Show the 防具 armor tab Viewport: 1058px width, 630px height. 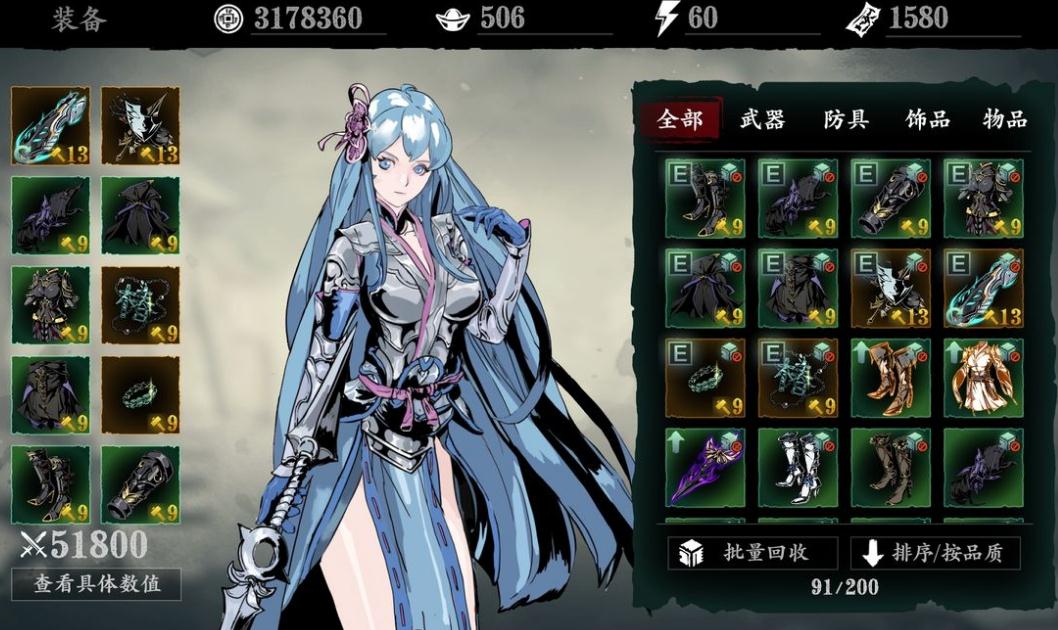pos(845,120)
